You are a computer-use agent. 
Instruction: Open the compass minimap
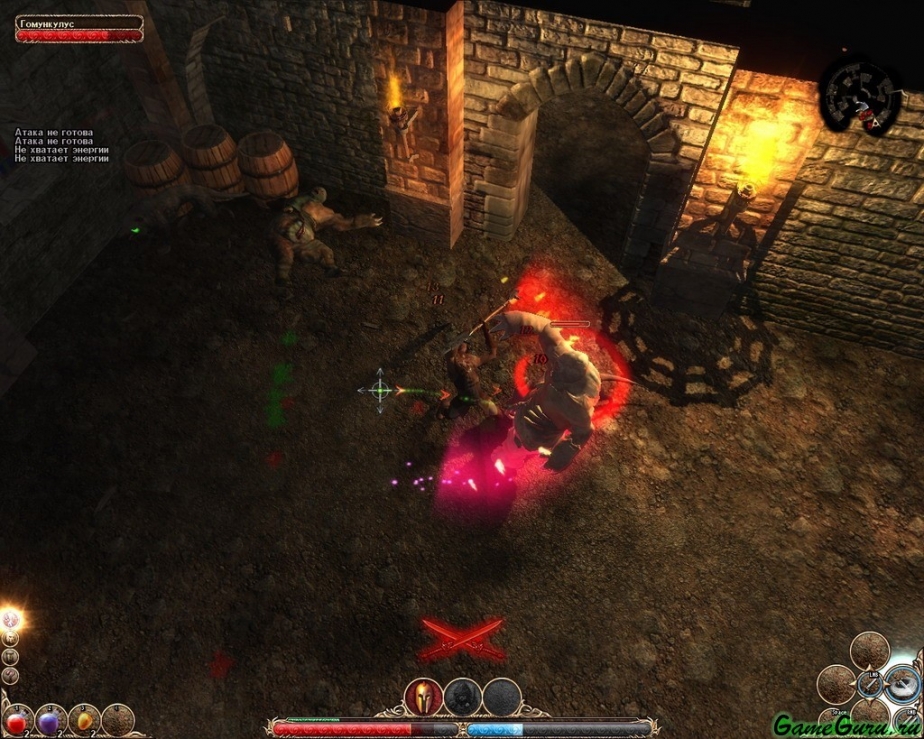tap(860, 96)
